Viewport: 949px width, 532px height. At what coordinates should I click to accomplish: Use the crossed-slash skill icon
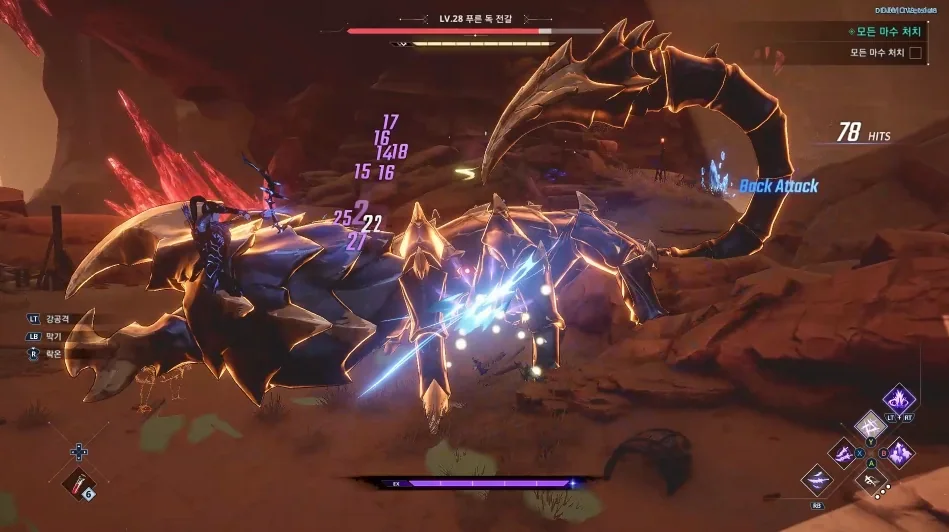tap(871, 426)
